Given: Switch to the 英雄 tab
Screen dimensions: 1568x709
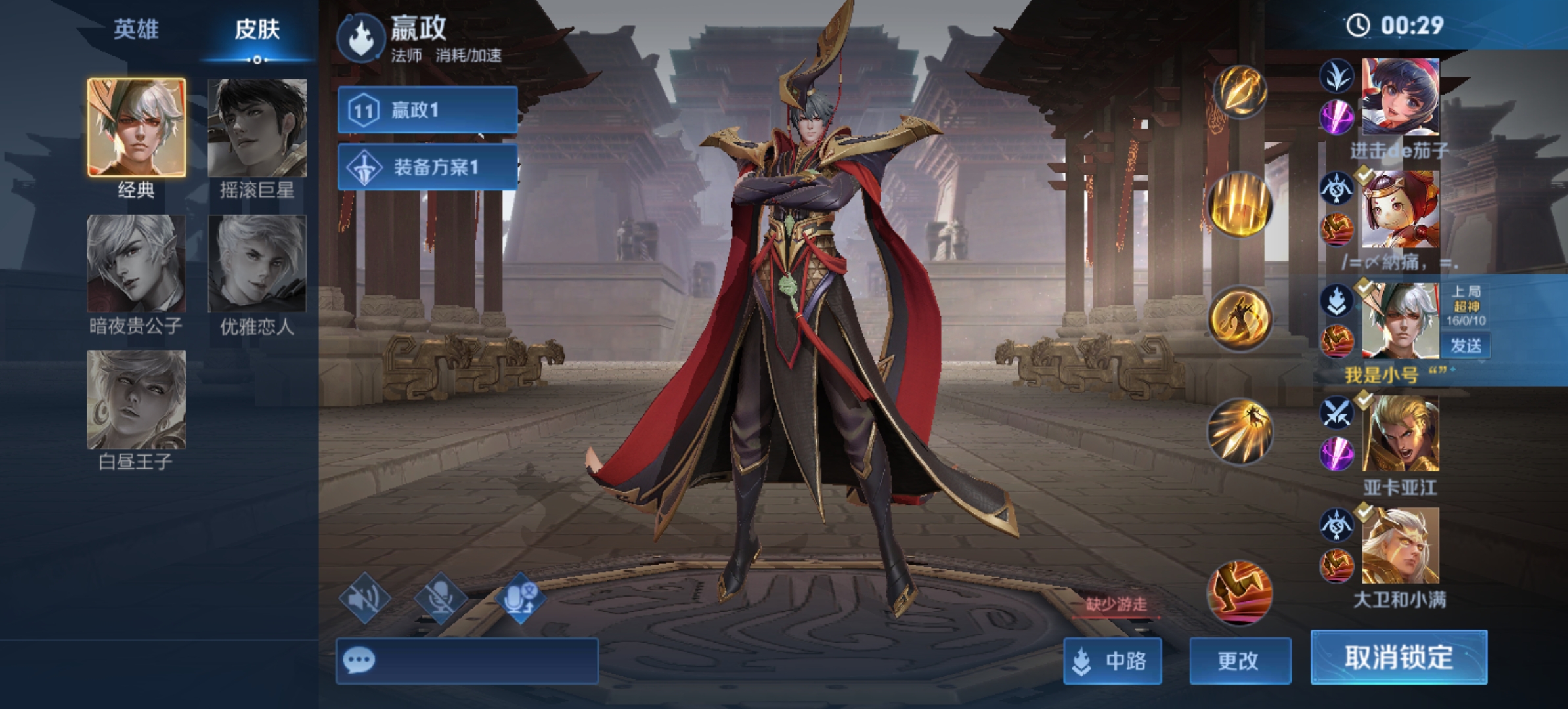Looking at the screenshot, I should point(136,30).
